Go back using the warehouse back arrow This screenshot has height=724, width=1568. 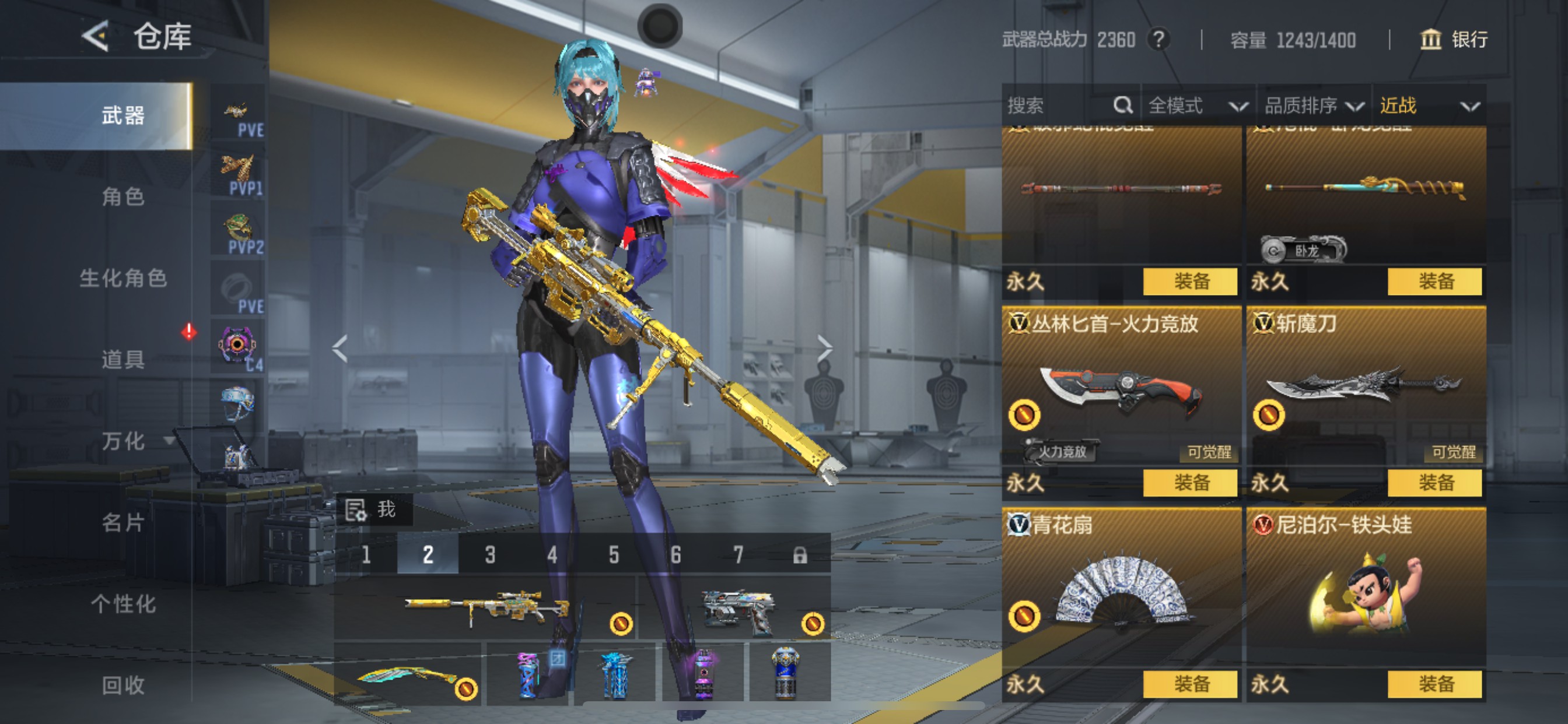coord(96,37)
